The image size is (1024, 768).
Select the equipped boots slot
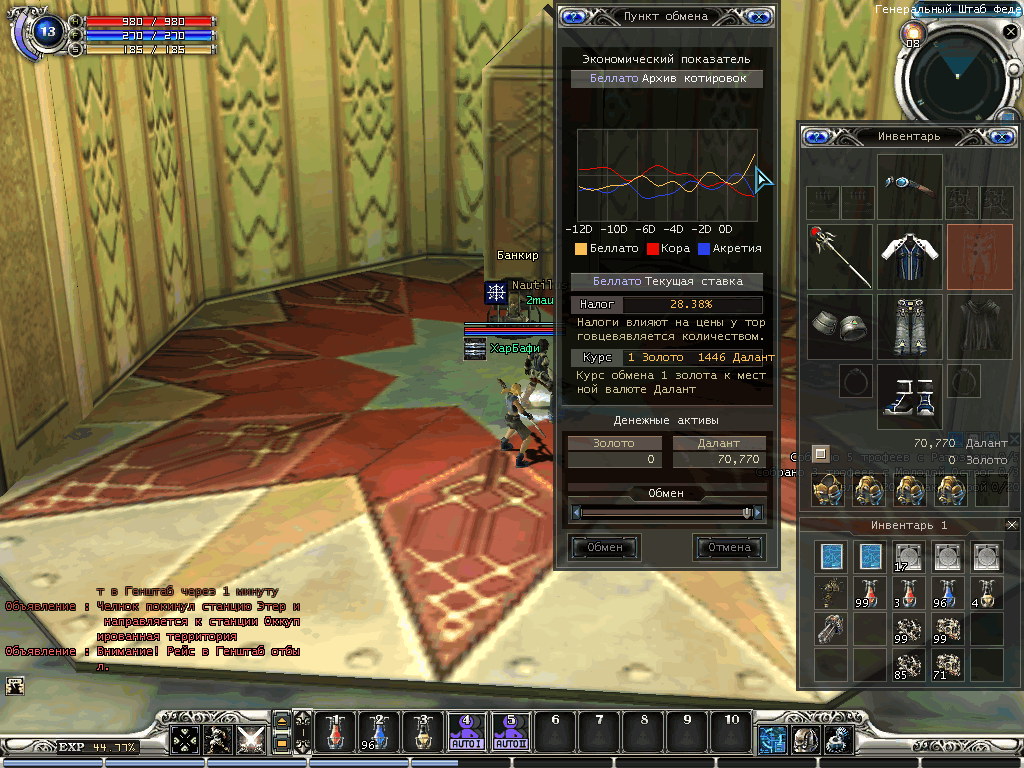910,395
